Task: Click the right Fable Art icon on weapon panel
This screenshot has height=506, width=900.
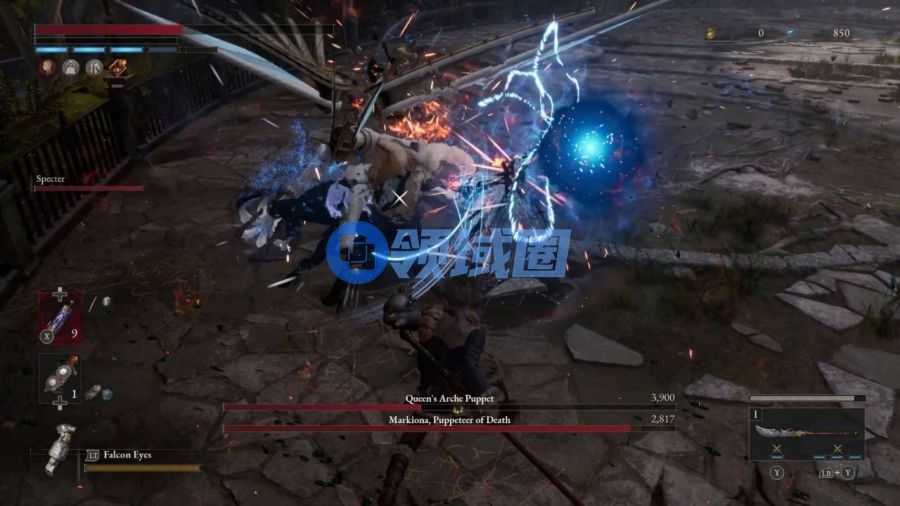Action: pos(837,449)
